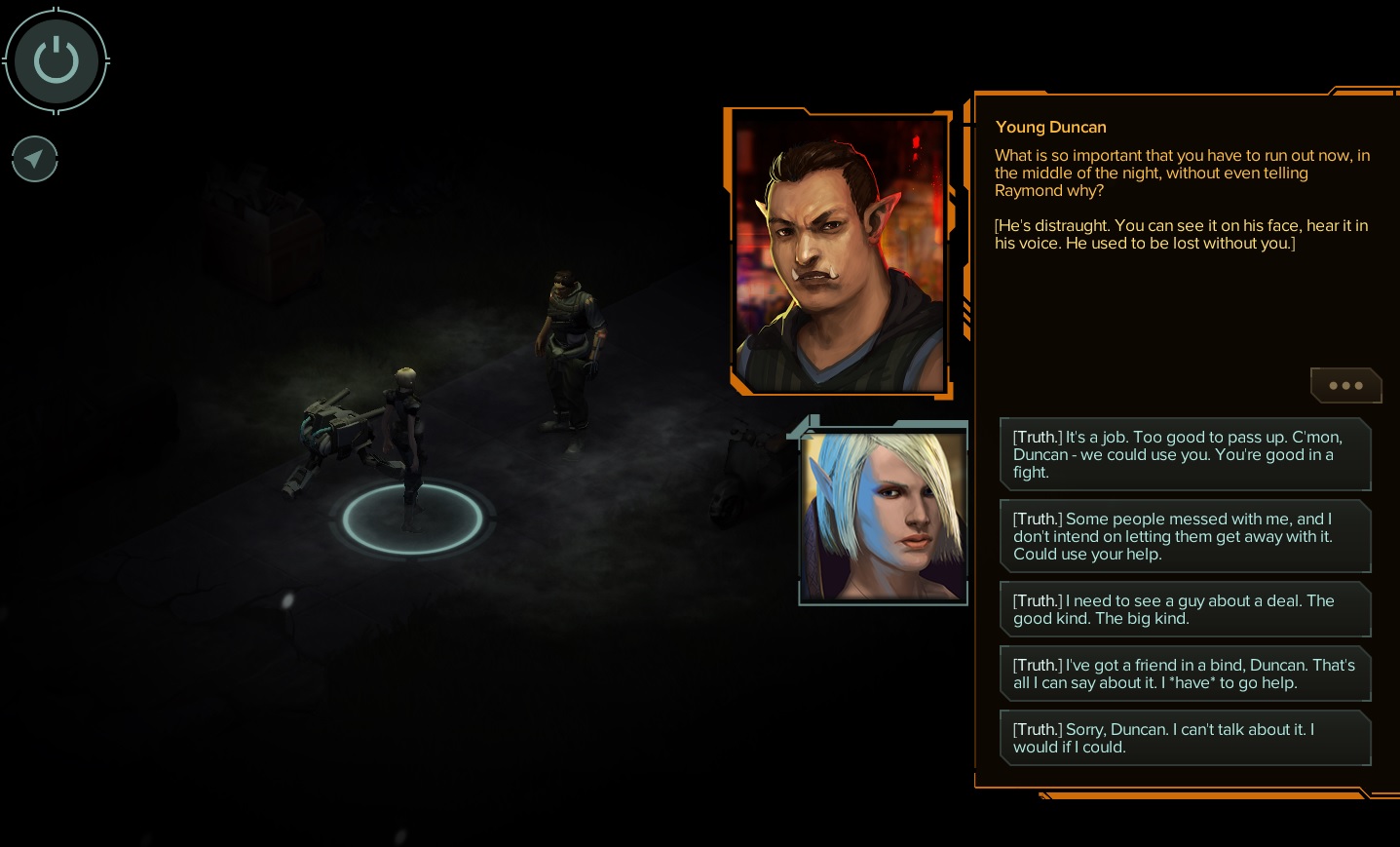Open the power button menu
Screen dimensions: 1400x847
(x=57, y=60)
